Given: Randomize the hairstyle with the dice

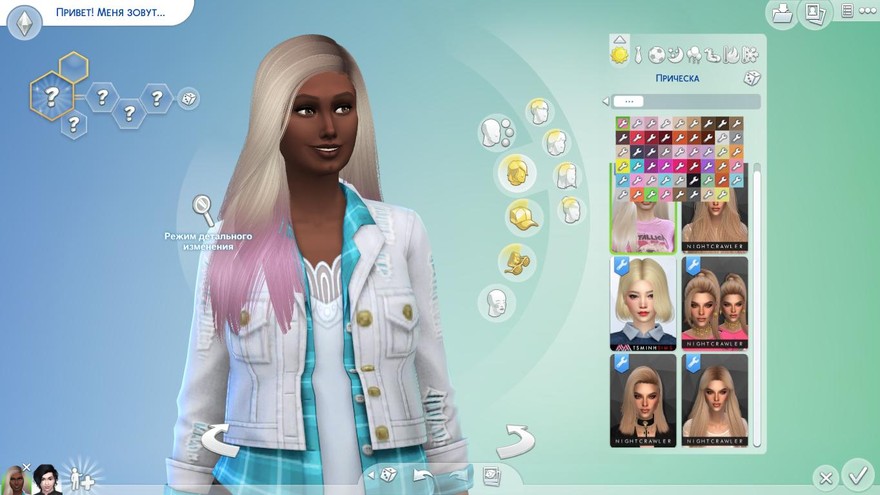Looking at the screenshot, I should pos(750,78).
